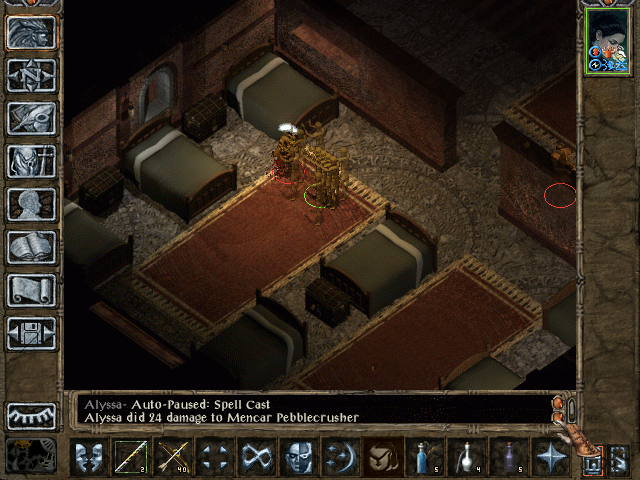Open the inventory screen with the armor button
The image size is (640, 480).
coord(31,161)
